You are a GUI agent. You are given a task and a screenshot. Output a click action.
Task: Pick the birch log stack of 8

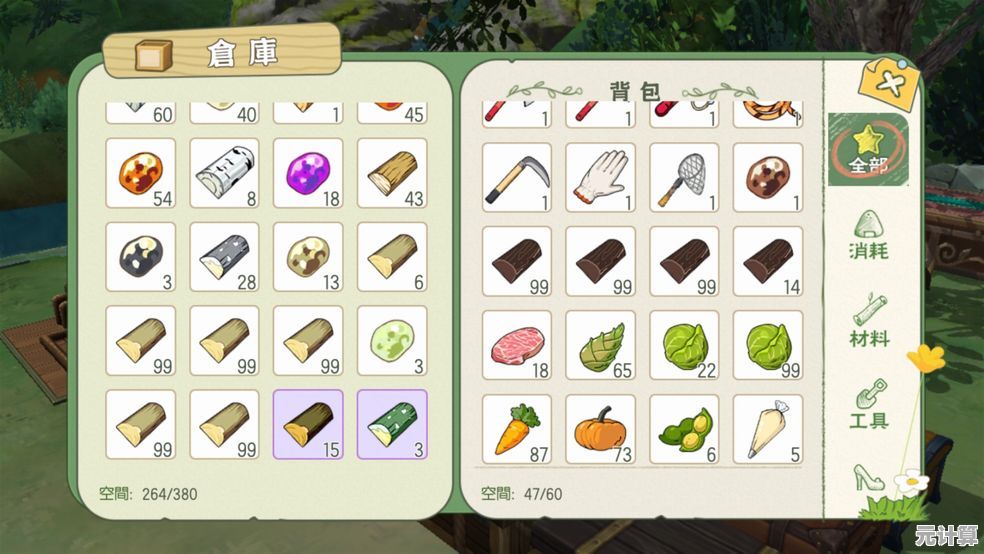tap(224, 173)
